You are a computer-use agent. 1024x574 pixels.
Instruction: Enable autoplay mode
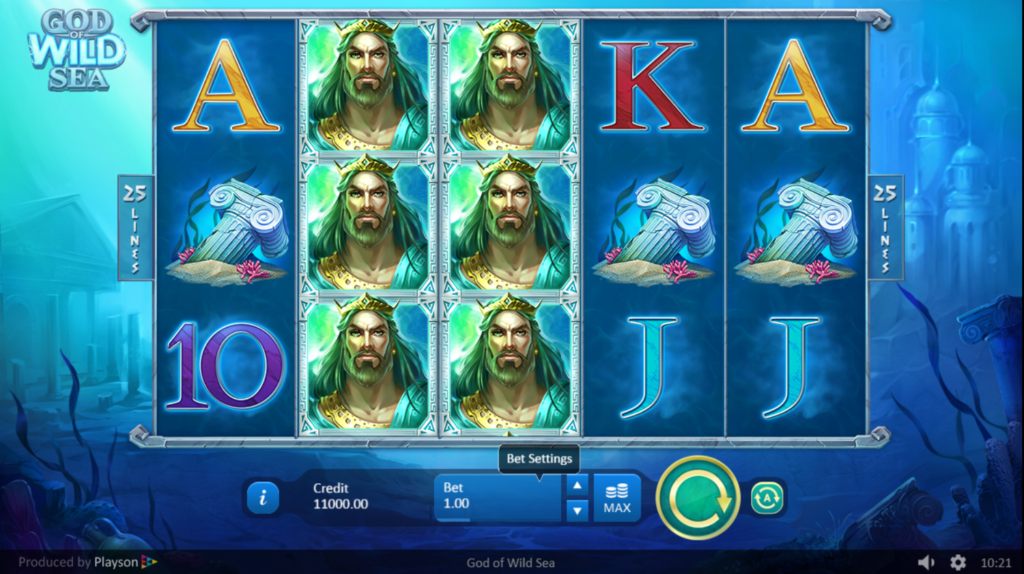pos(767,497)
